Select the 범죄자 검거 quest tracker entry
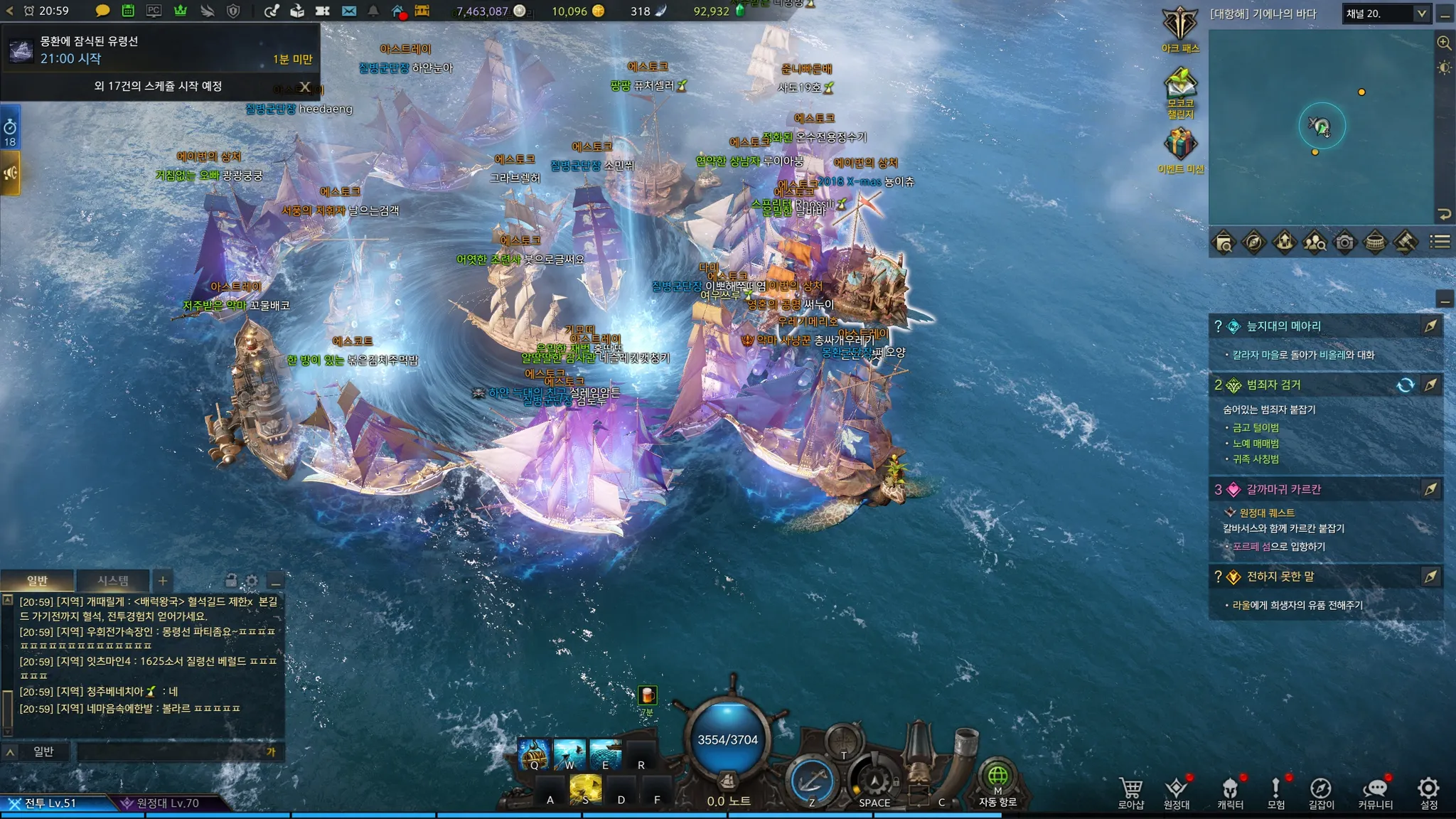This screenshot has width=1456, height=819. click(1273, 385)
